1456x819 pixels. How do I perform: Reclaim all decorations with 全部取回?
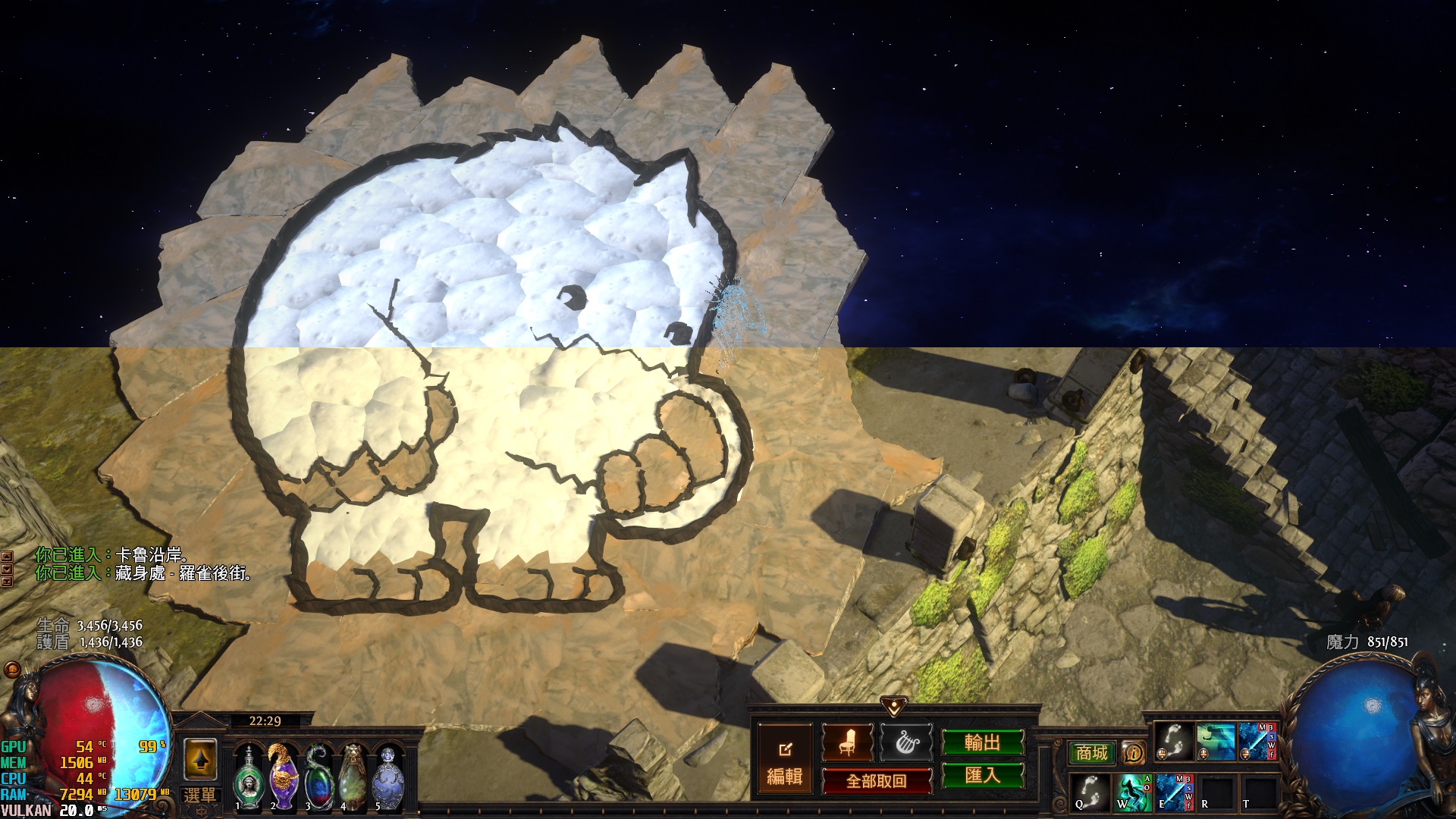(x=877, y=781)
